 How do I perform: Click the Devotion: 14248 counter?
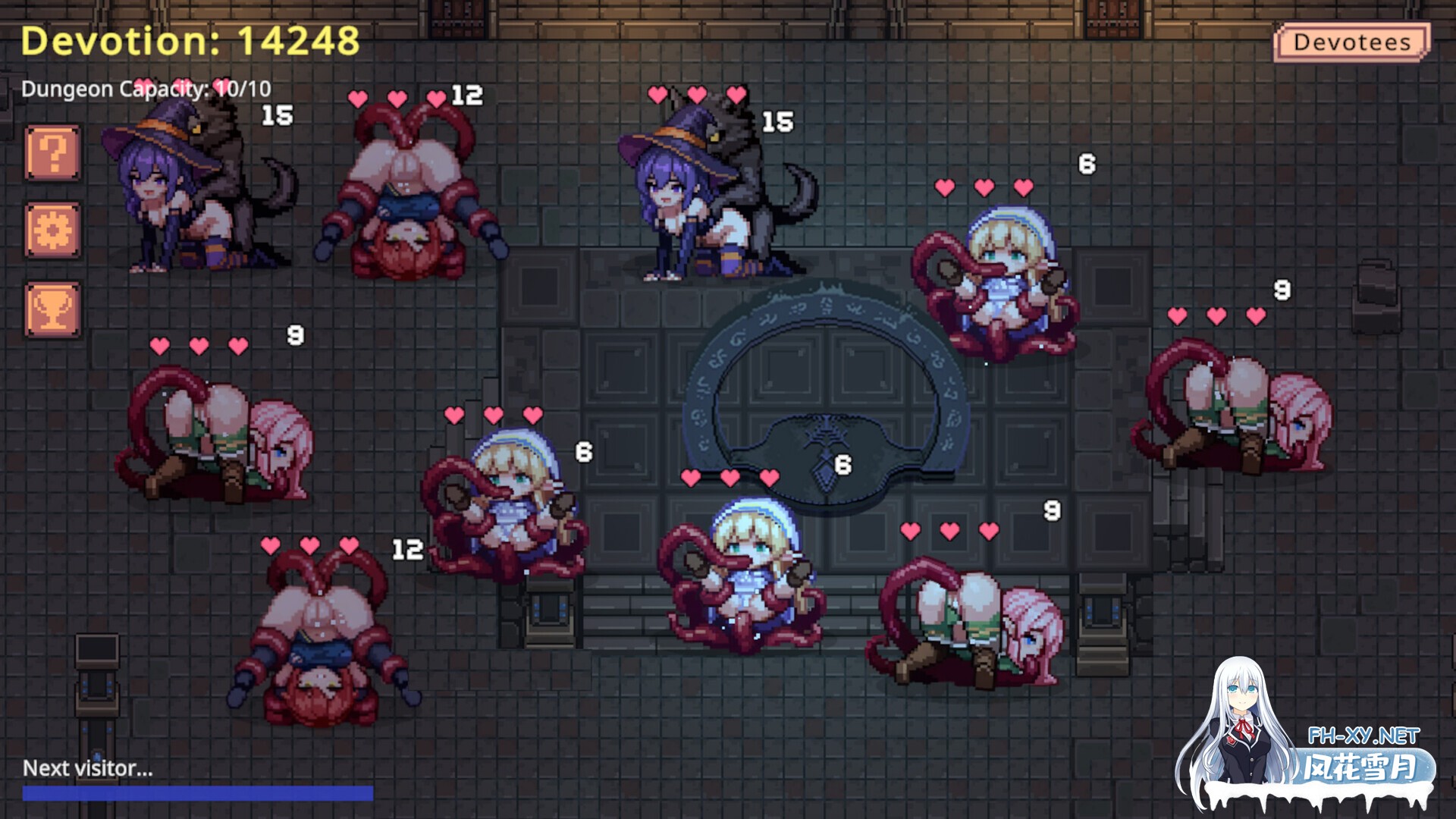tap(190, 42)
